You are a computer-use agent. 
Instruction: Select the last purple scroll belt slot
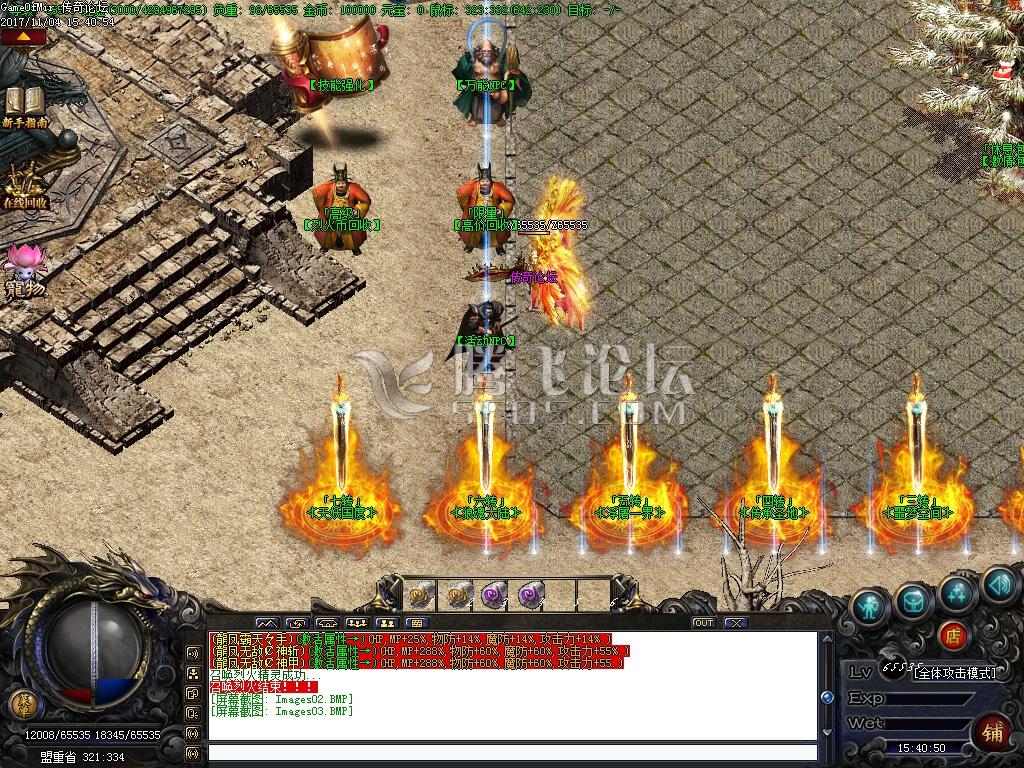click(x=532, y=594)
